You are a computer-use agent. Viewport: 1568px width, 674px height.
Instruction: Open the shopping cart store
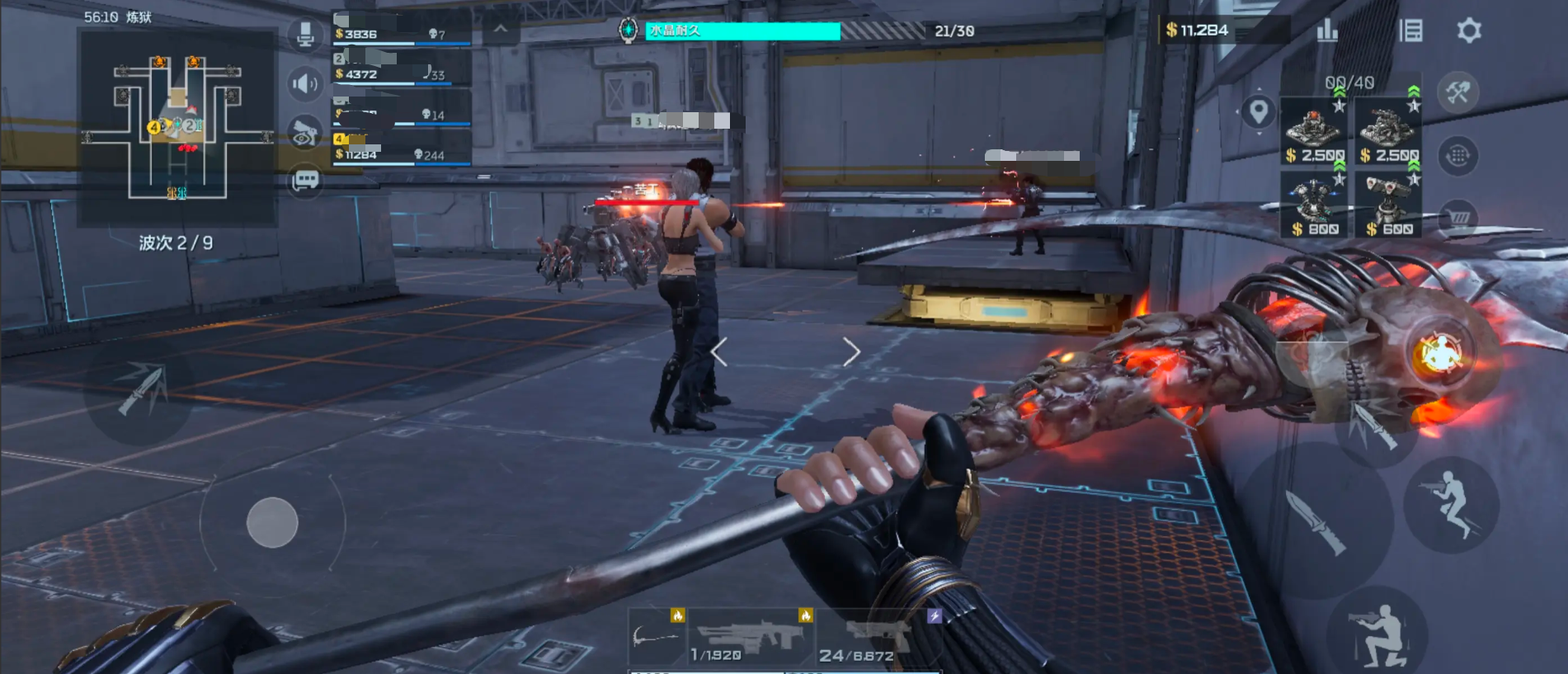(x=1458, y=218)
